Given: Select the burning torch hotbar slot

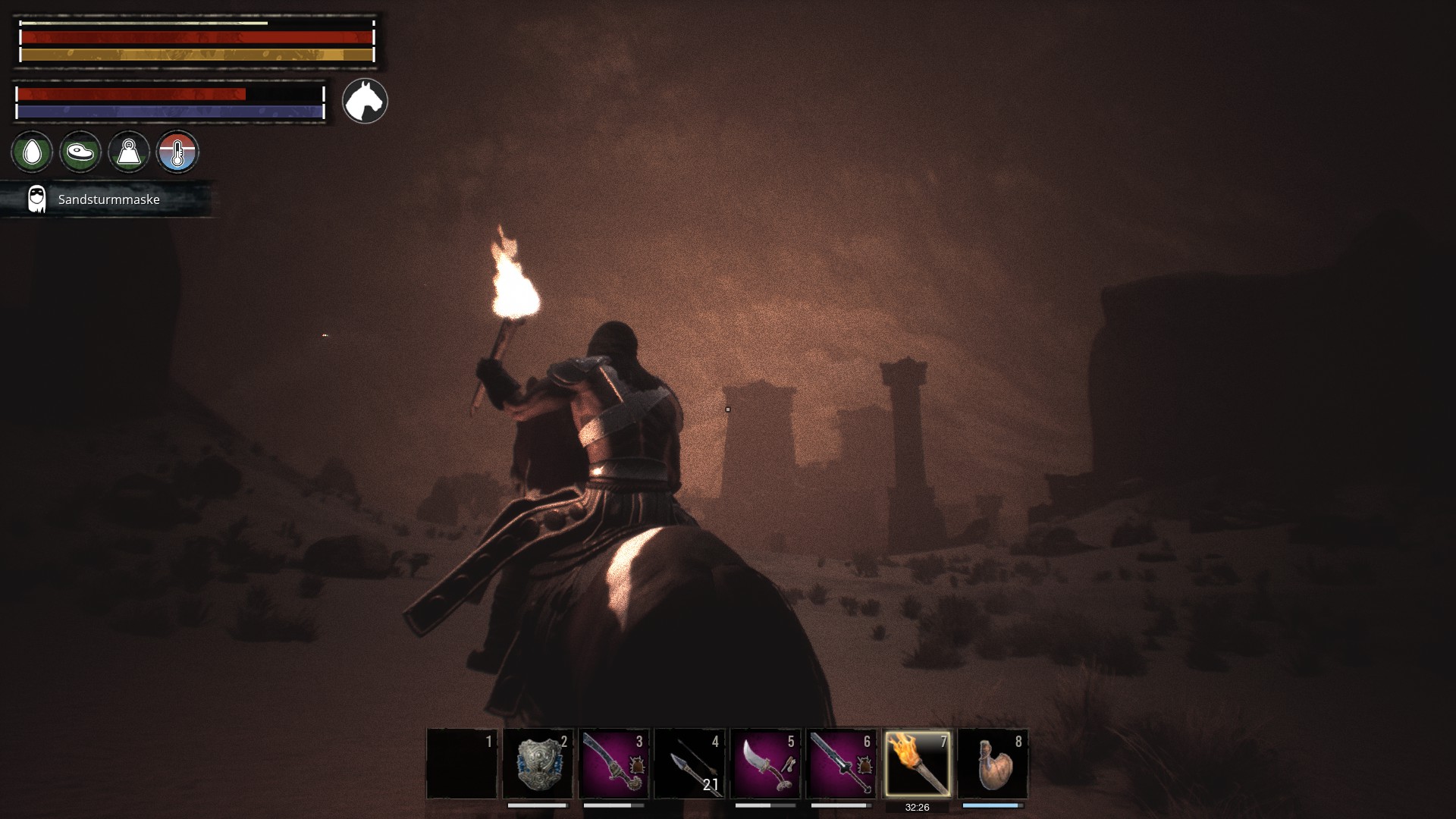Looking at the screenshot, I should [x=917, y=764].
